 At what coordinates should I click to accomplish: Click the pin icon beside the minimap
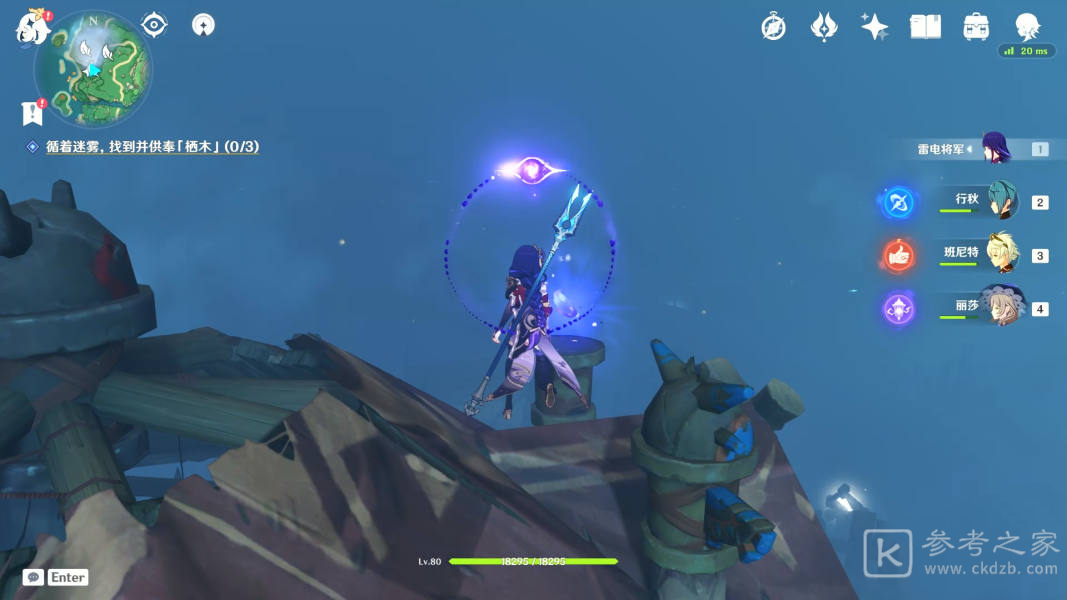(x=203, y=25)
